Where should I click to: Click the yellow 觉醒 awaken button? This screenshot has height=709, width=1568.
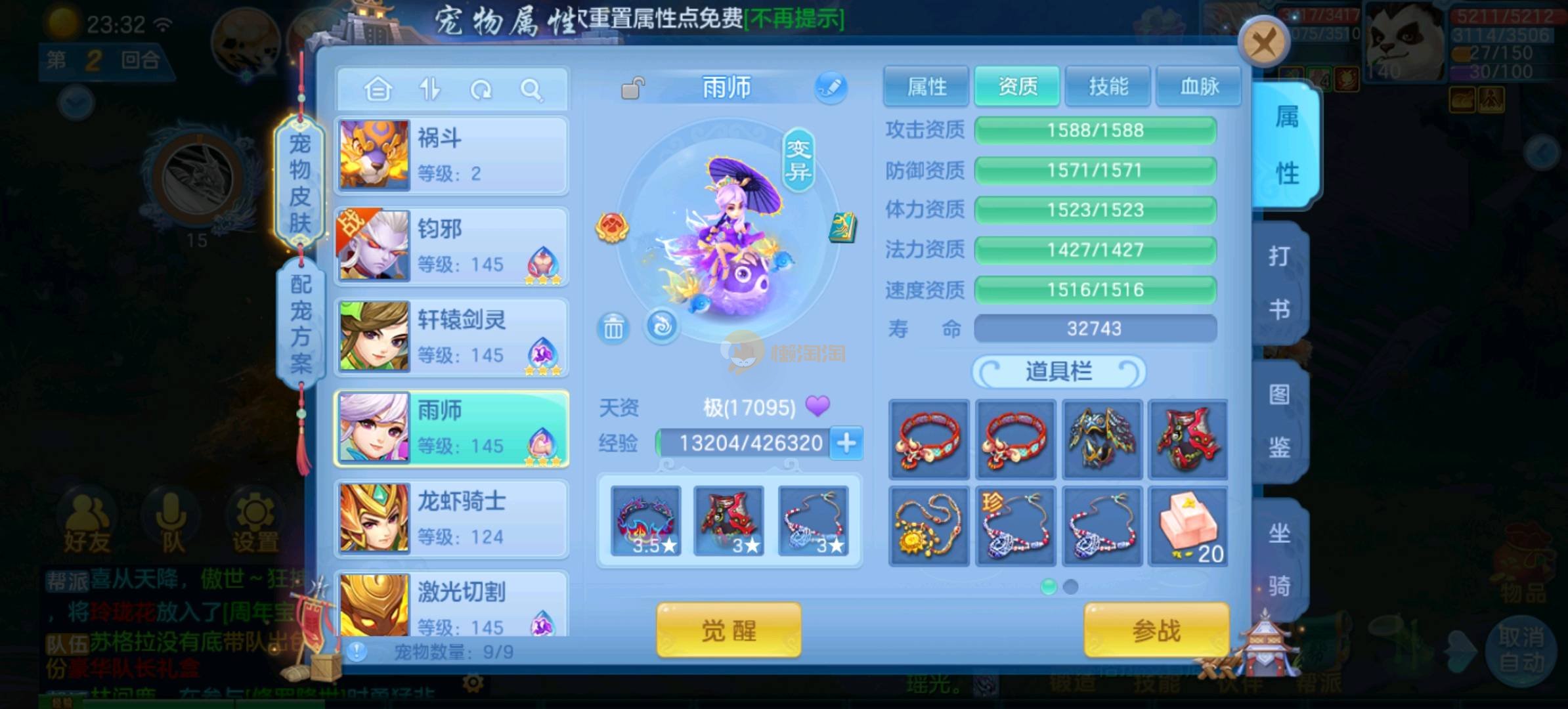click(729, 630)
